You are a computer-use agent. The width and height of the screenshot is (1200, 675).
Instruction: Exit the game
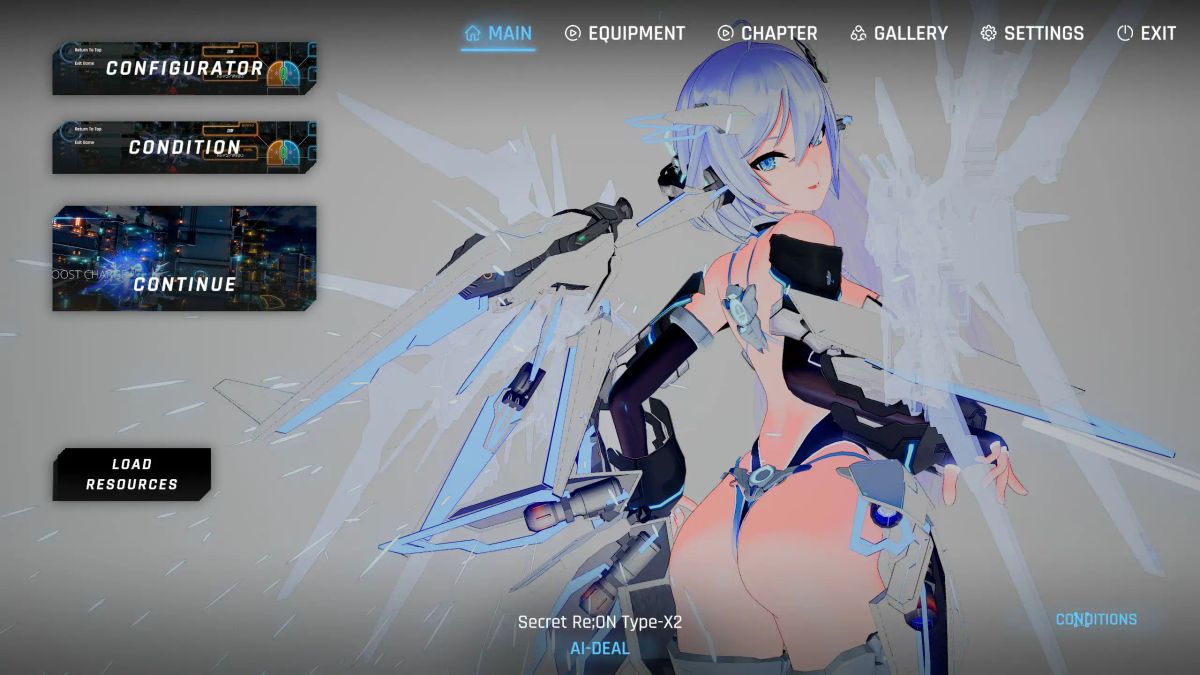(1146, 34)
